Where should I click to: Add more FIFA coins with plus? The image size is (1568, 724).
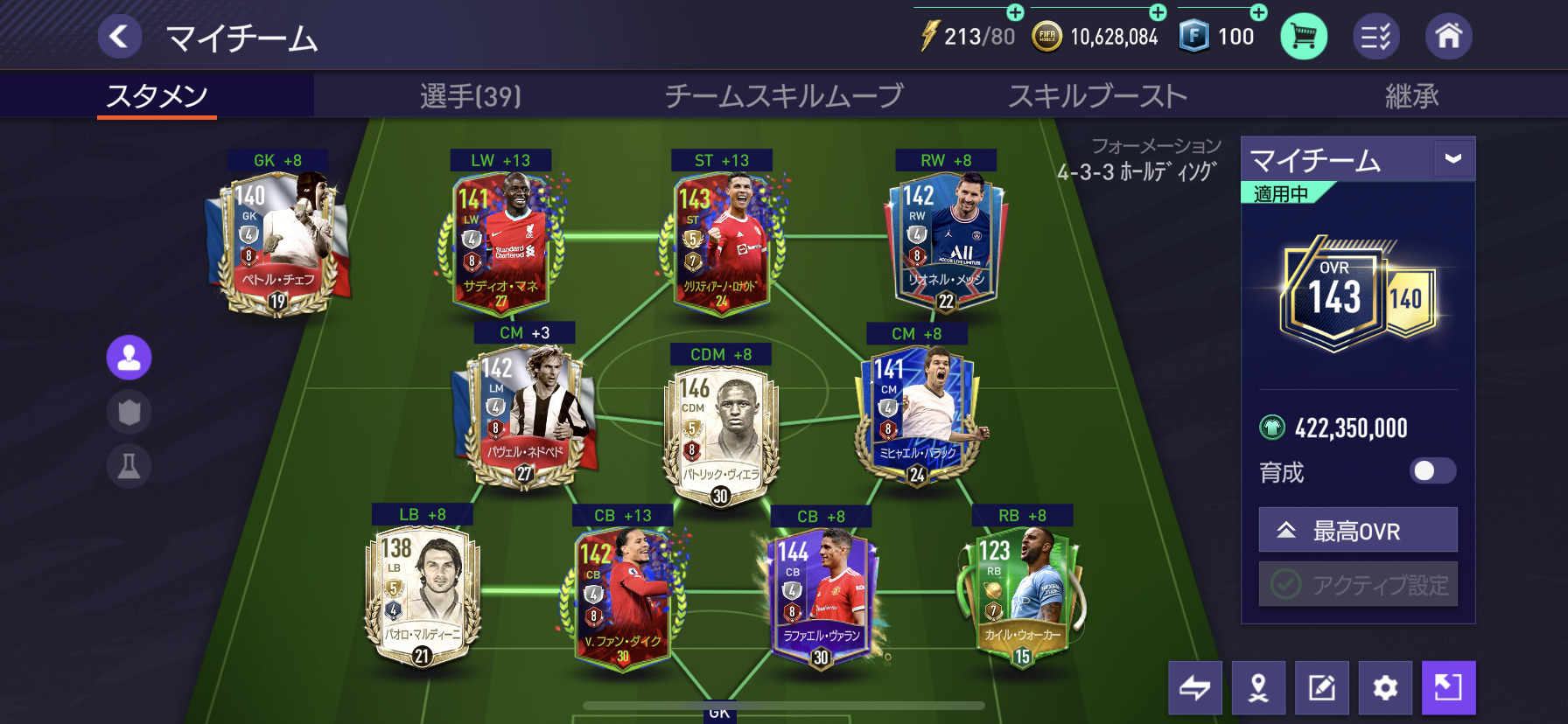tap(1158, 12)
